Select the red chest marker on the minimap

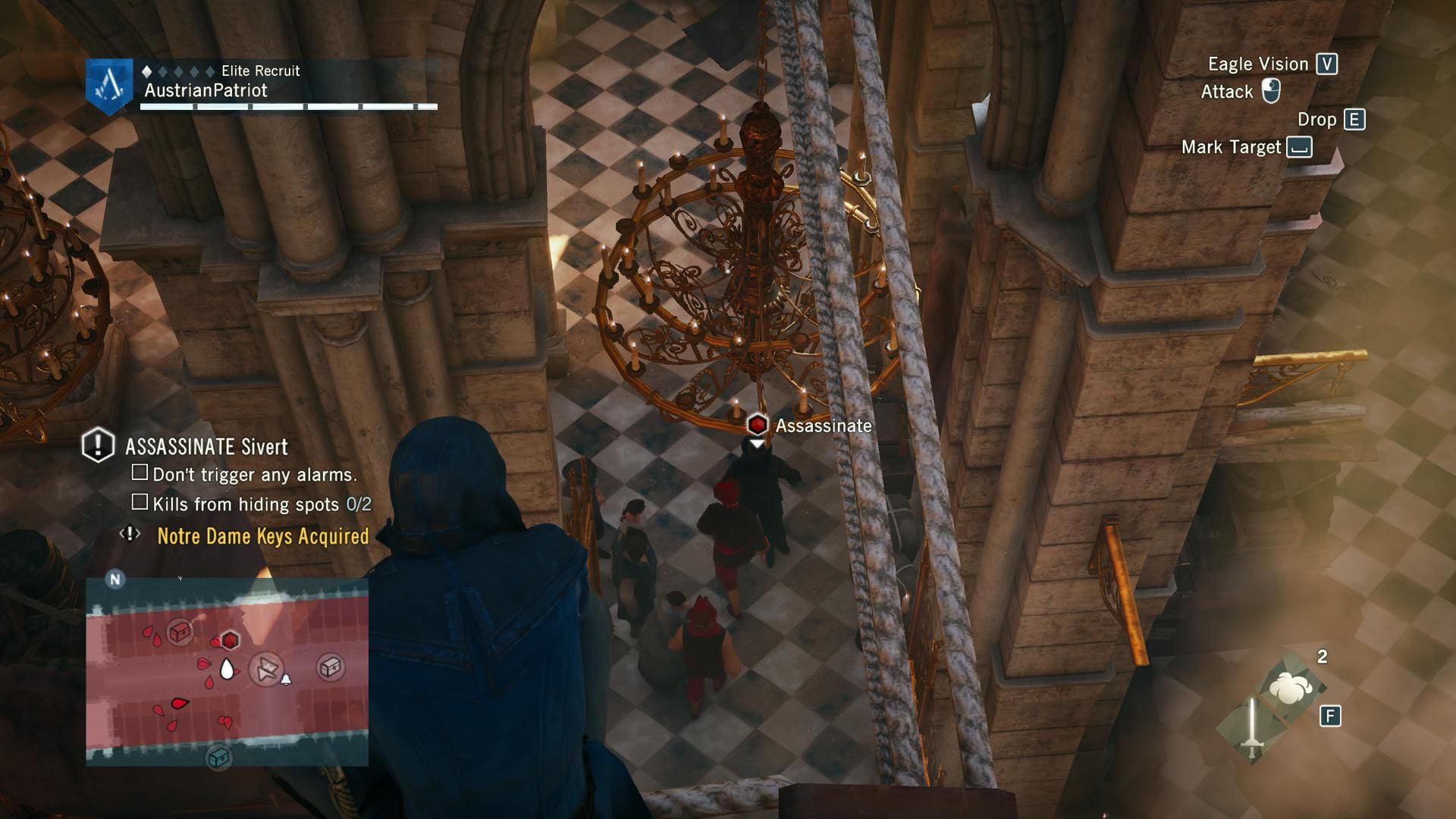[180, 631]
